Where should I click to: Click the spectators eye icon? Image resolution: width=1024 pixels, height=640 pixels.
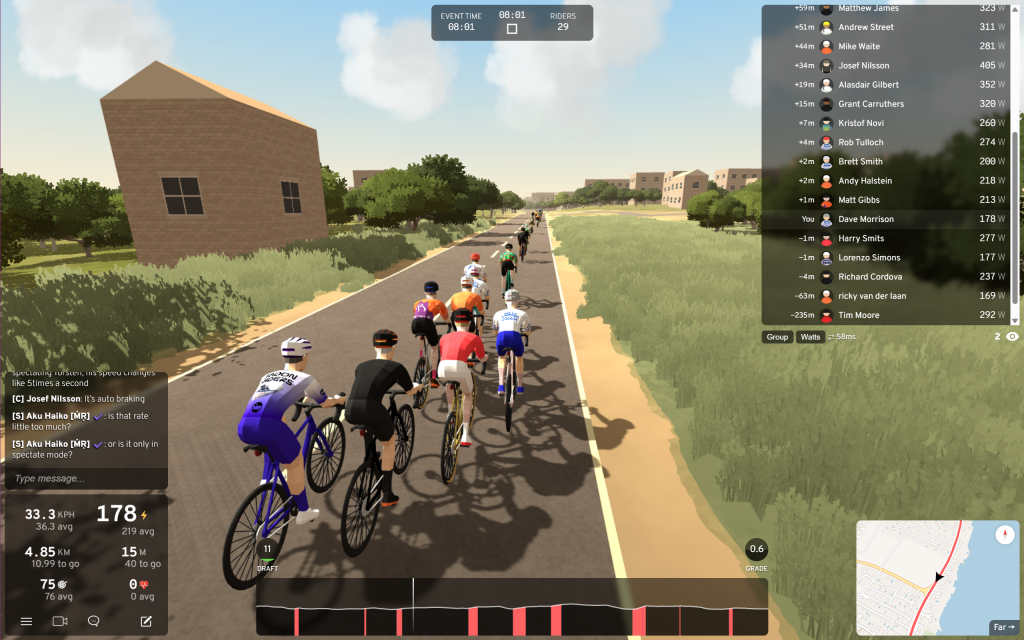(1012, 337)
